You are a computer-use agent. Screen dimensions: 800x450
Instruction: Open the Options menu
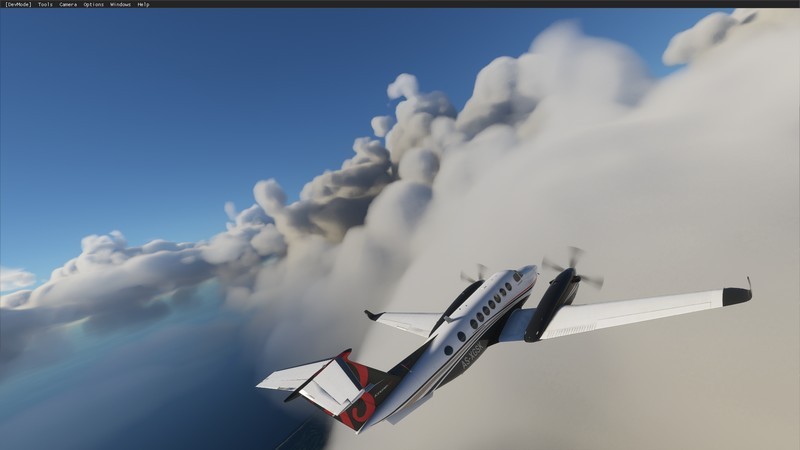tap(93, 4)
